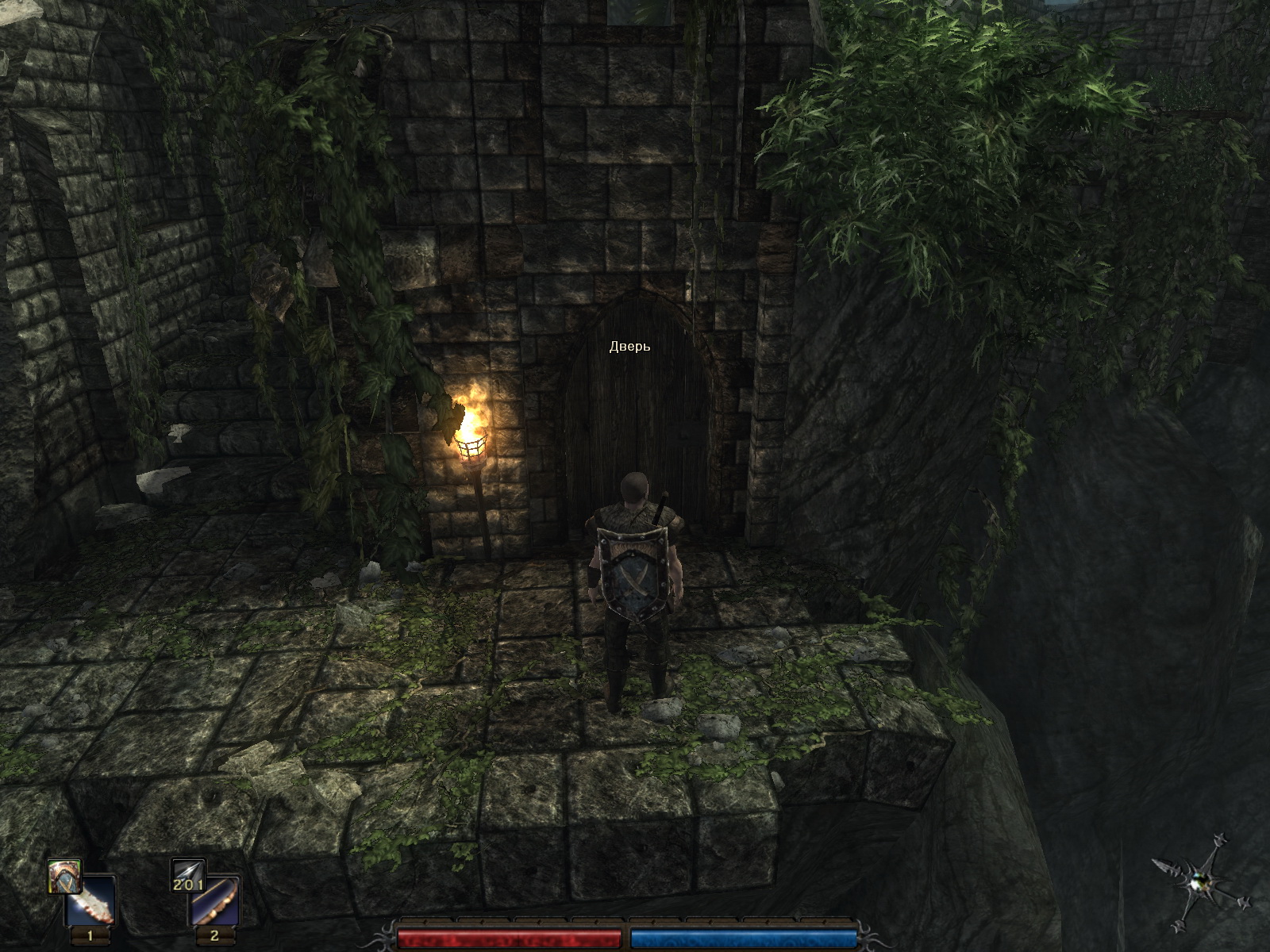Select the bloodied sword in weapon slot 1
The width and height of the screenshot is (1270, 952).
[x=90, y=901]
